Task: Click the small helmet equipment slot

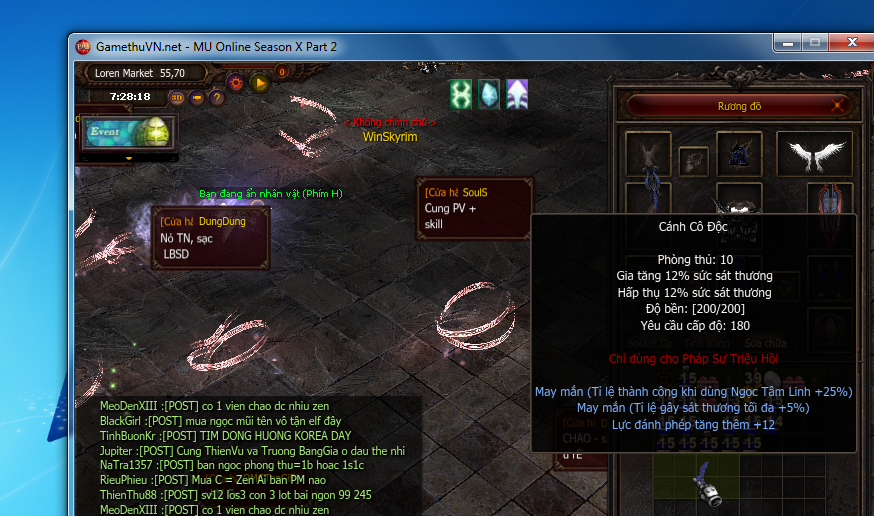Action: 692,160
